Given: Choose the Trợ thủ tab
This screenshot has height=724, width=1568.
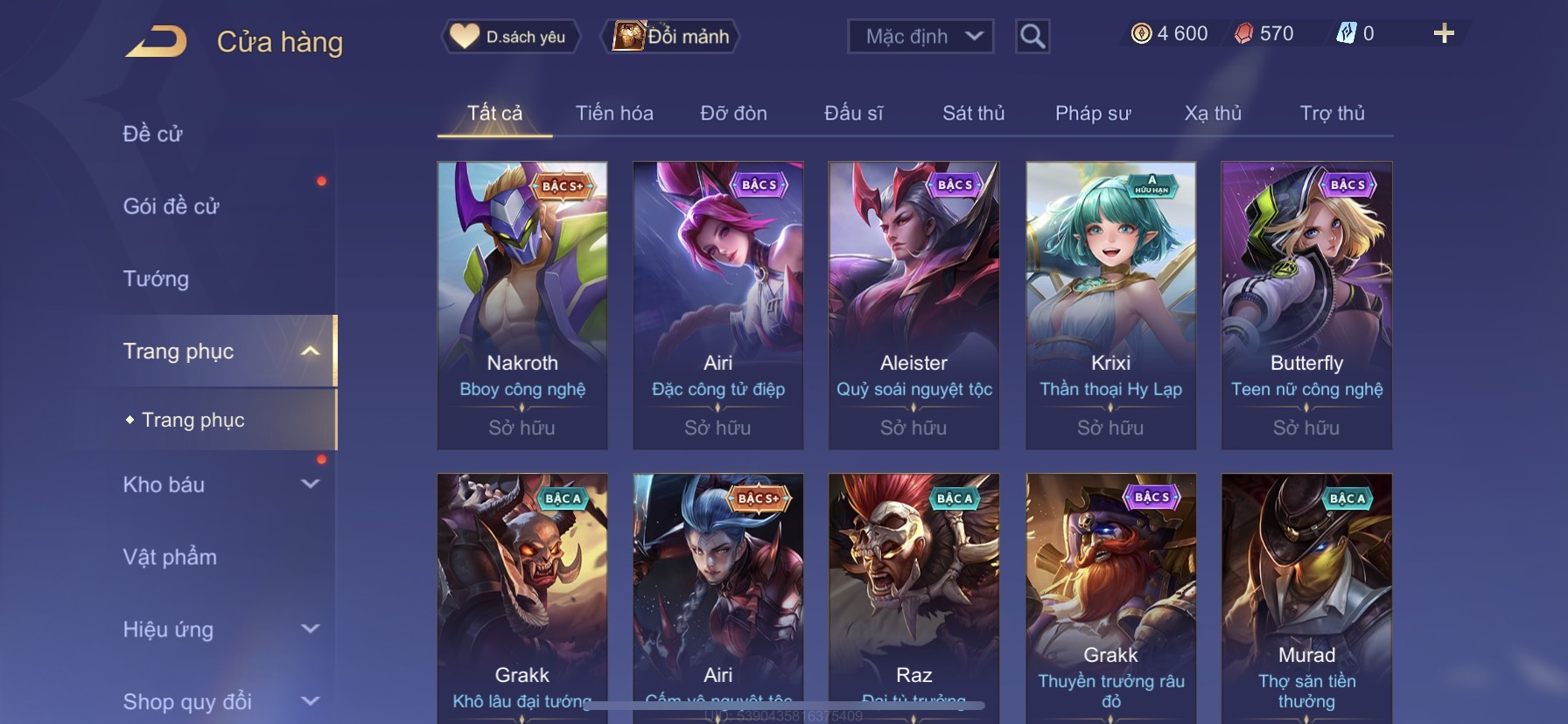Looking at the screenshot, I should click(1332, 113).
